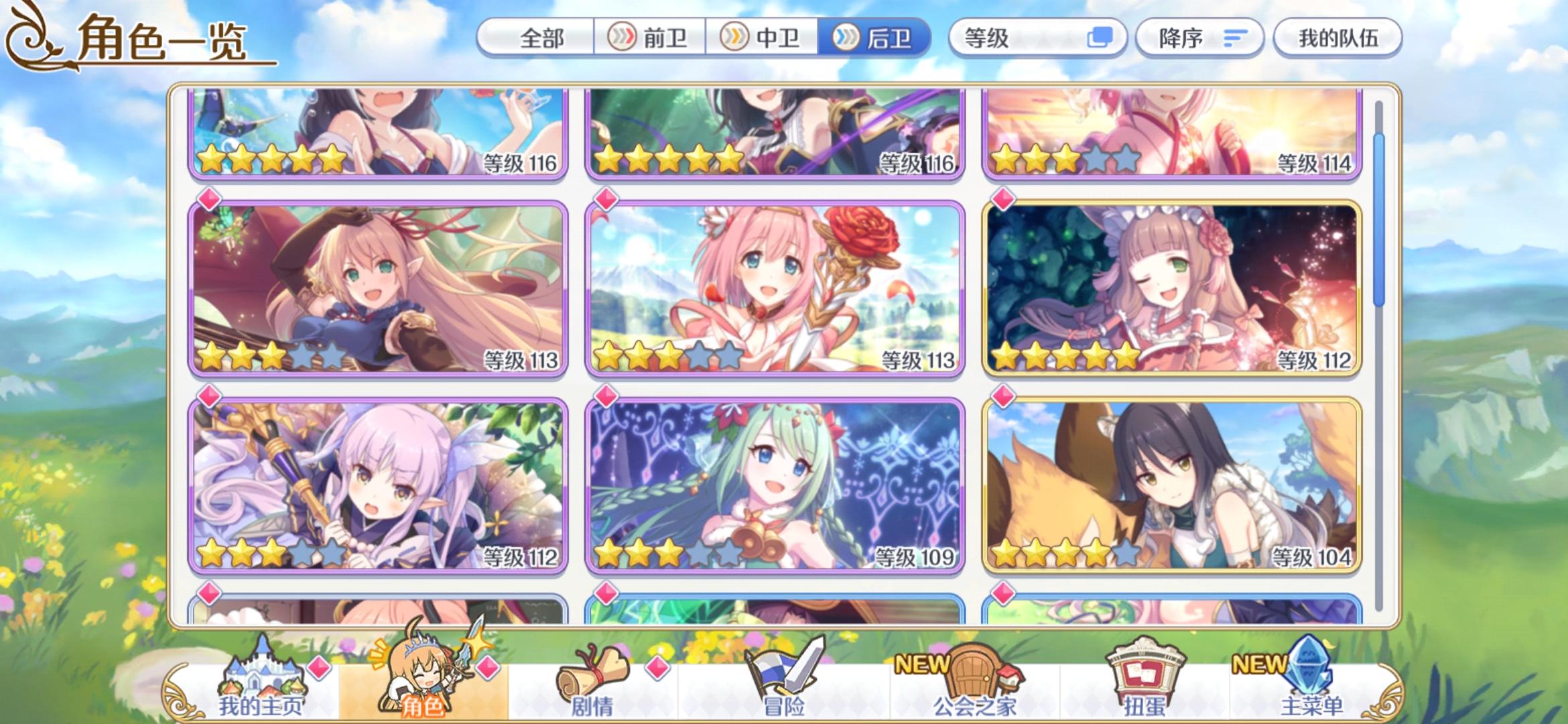Toggle 降序 descending sort order
The height and width of the screenshot is (724, 1568).
point(1199,38)
